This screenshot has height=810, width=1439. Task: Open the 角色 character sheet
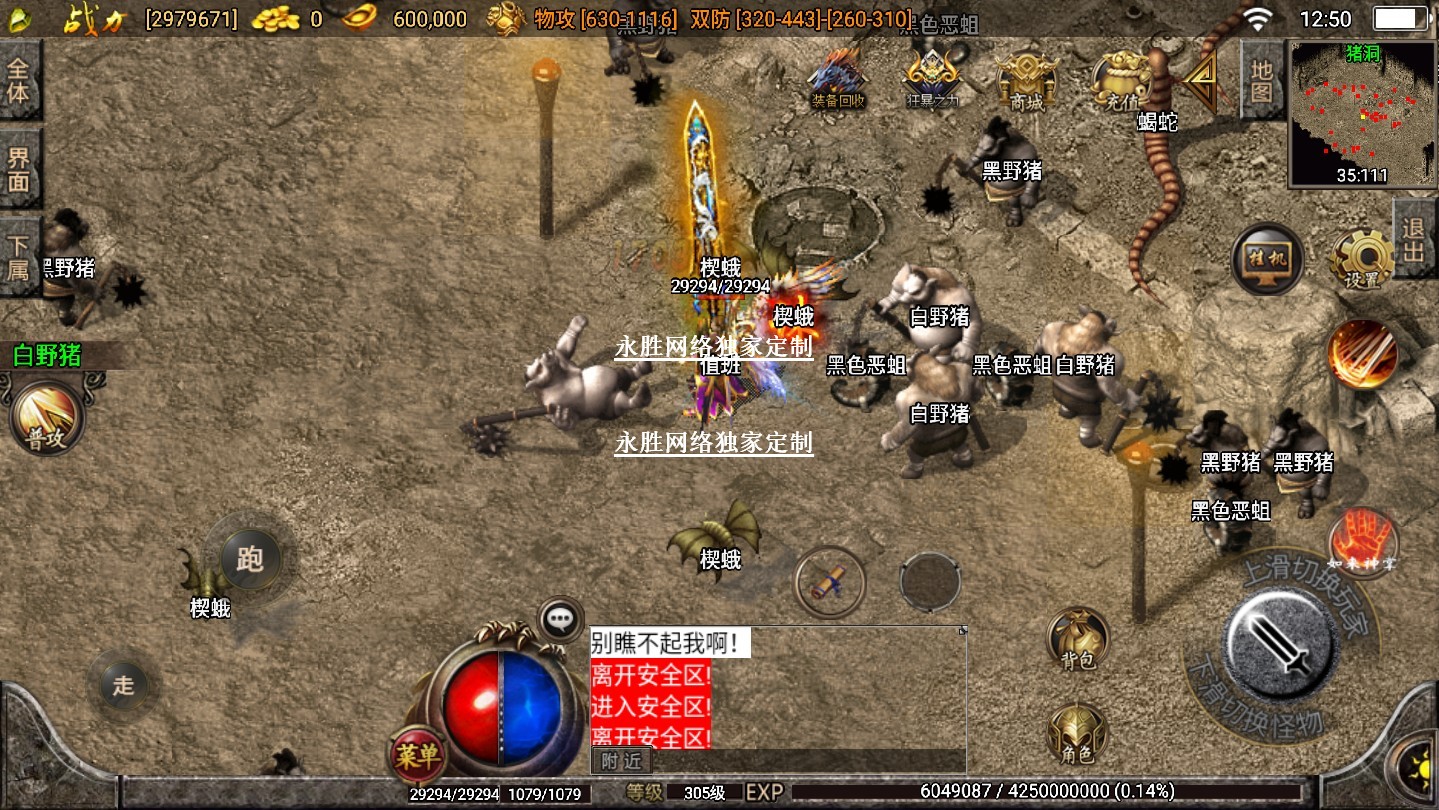pos(1077,735)
